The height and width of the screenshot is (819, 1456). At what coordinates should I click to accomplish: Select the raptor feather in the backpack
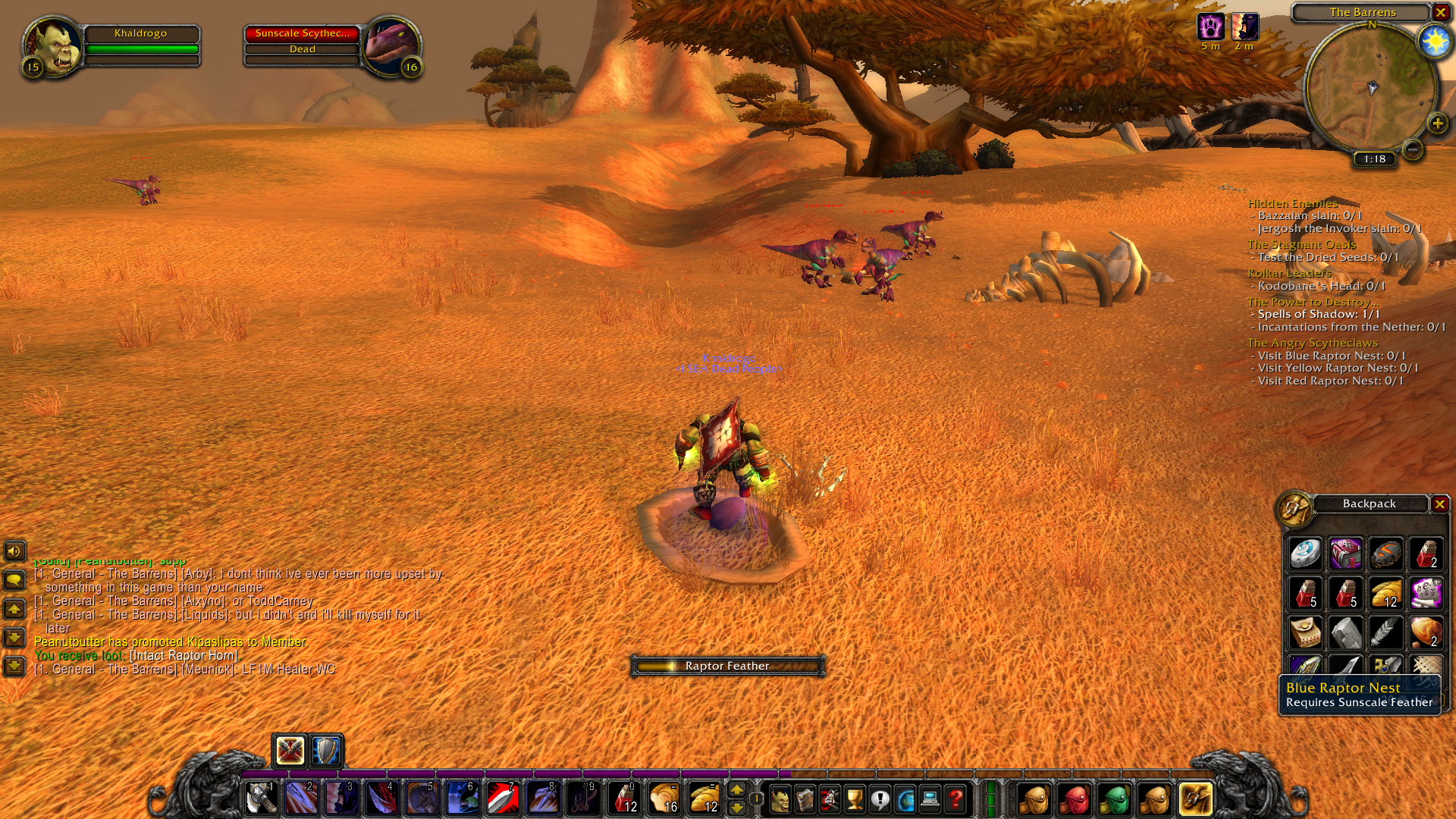pyautogui.click(x=1385, y=632)
